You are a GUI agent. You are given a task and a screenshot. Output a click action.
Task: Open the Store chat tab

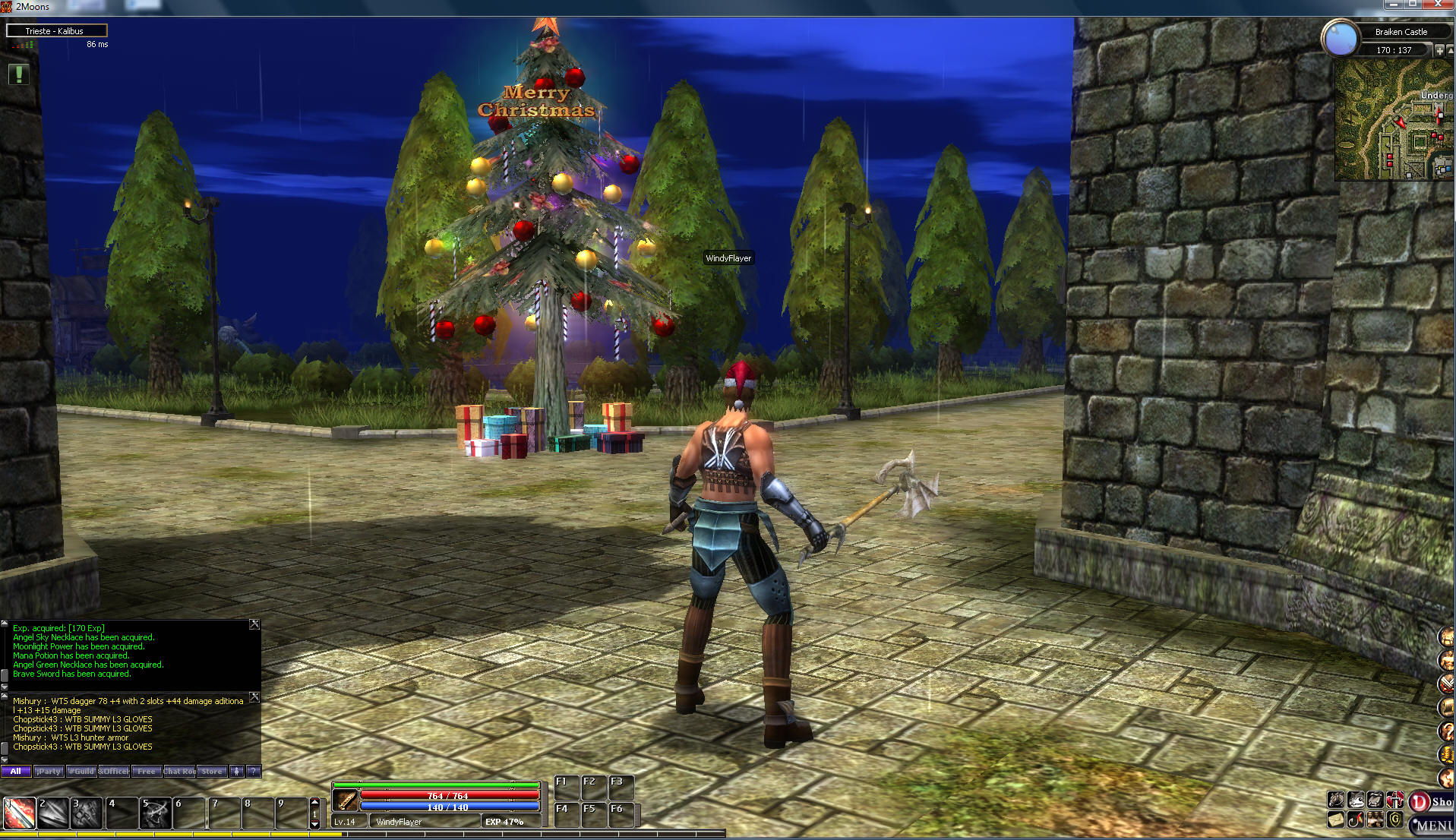(212, 772)
